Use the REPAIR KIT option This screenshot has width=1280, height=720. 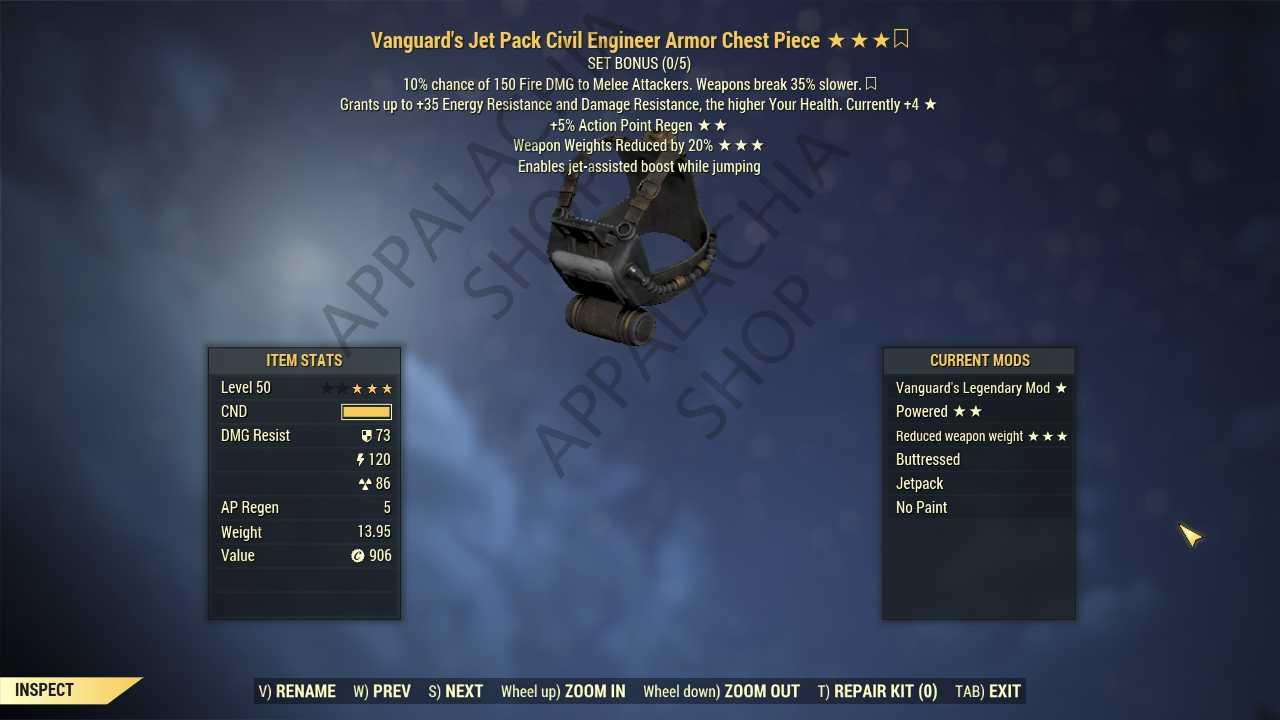click(x=877, y=691)
